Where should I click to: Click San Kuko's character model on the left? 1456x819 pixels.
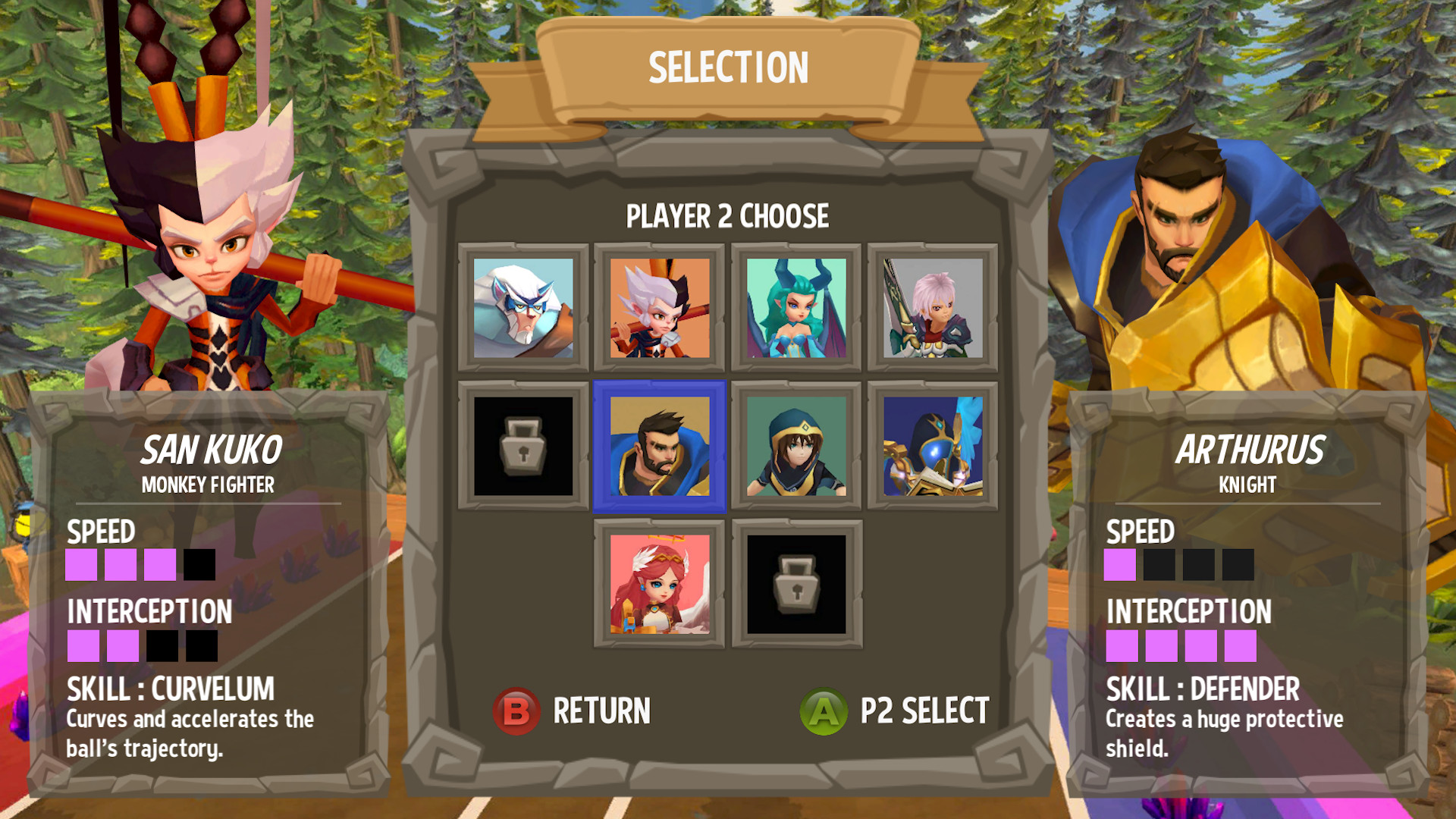tap(205, 250)
